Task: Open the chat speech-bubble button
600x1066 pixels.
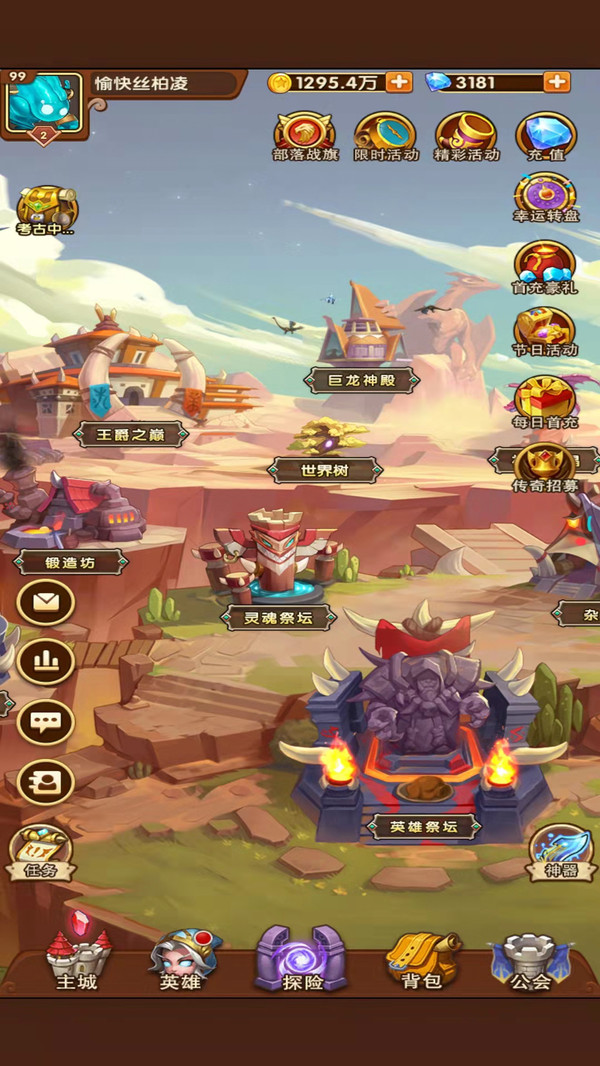Action: pyautogui.click(x=46, y=721)
